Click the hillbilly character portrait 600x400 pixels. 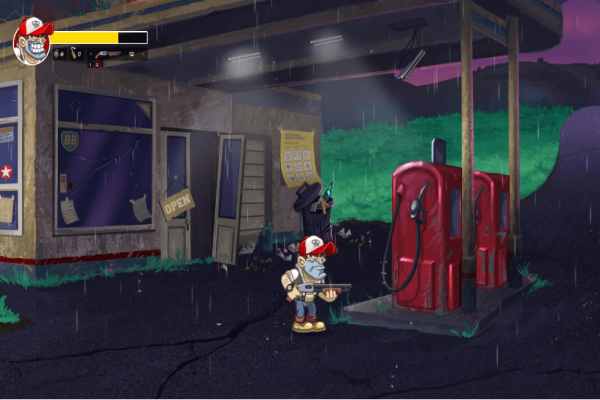tap(32, 41)
